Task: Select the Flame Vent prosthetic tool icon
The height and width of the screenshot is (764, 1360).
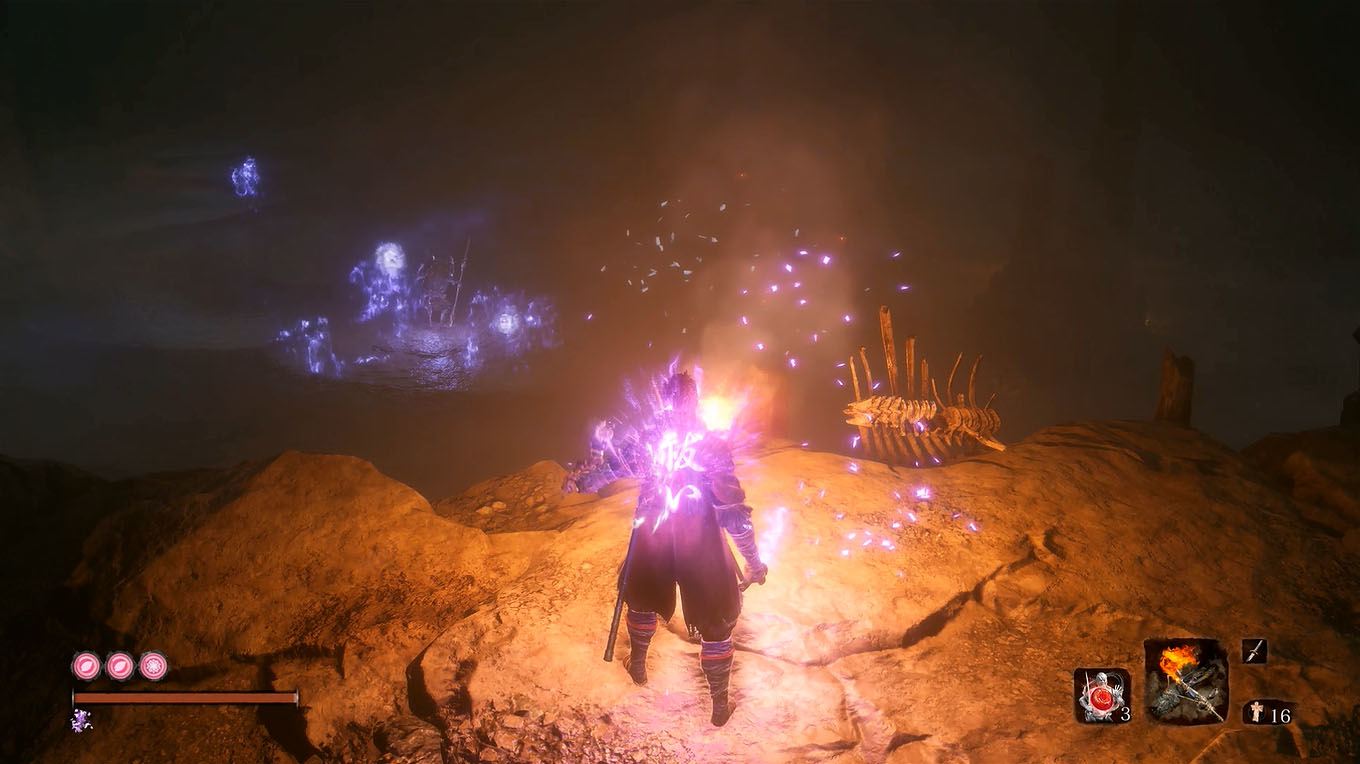Action: coord(1184,687)
